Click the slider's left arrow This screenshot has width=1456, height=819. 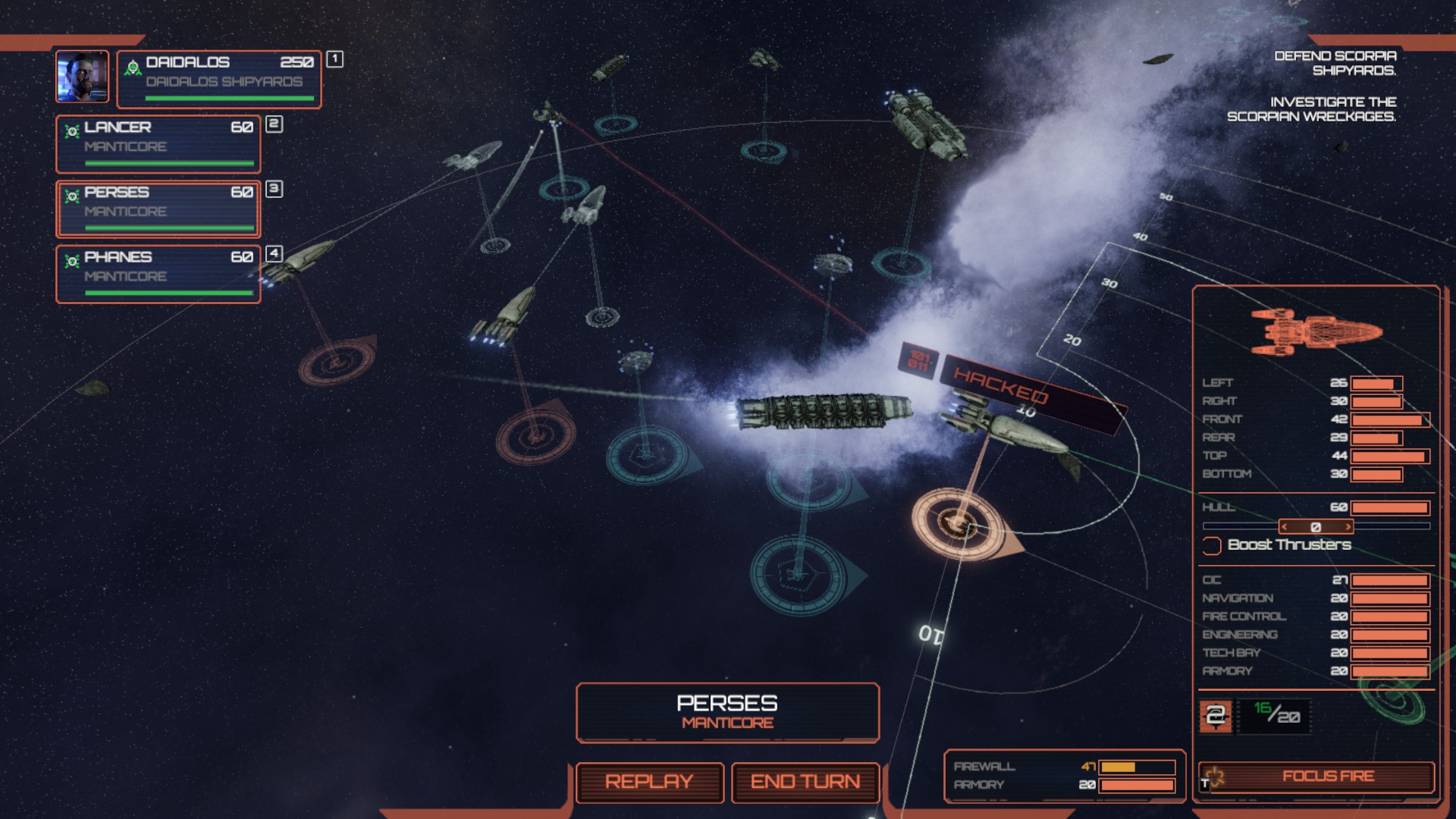coord(1284,527)
